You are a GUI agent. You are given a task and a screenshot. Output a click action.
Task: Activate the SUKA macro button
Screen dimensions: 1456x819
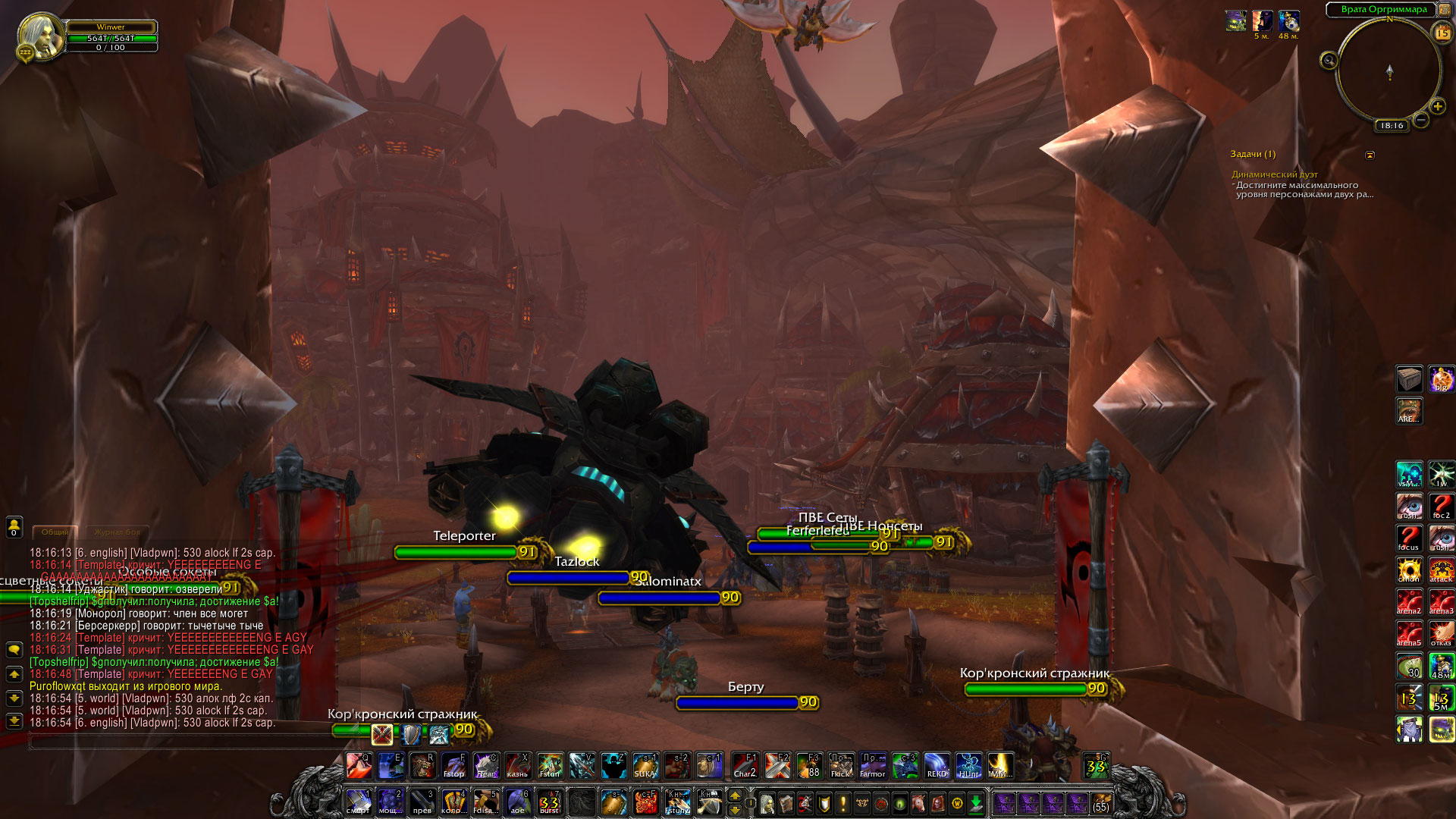(x=645, y=766)
